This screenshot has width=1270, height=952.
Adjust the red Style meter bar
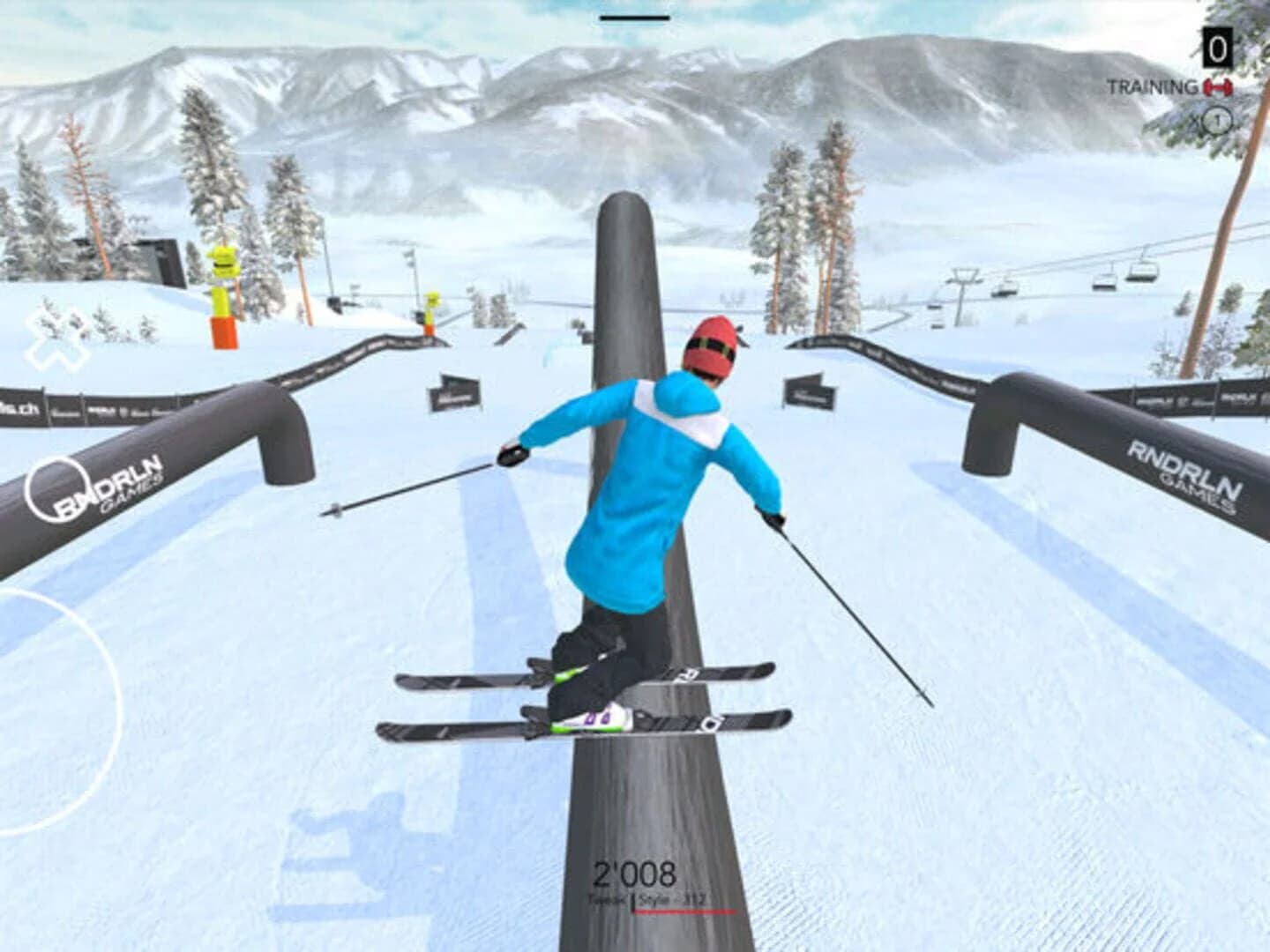pos(688,913)
